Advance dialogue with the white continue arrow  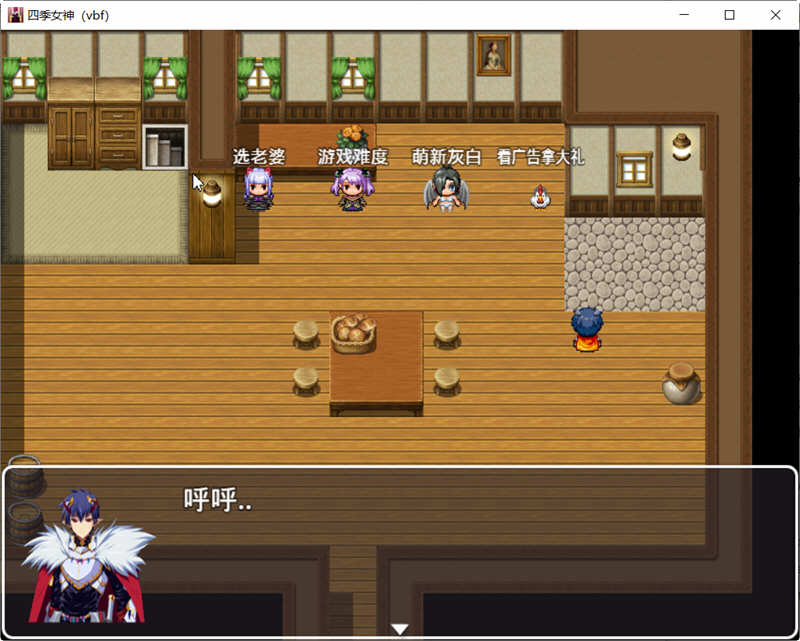pyautogui.click(x=400, y=629)
